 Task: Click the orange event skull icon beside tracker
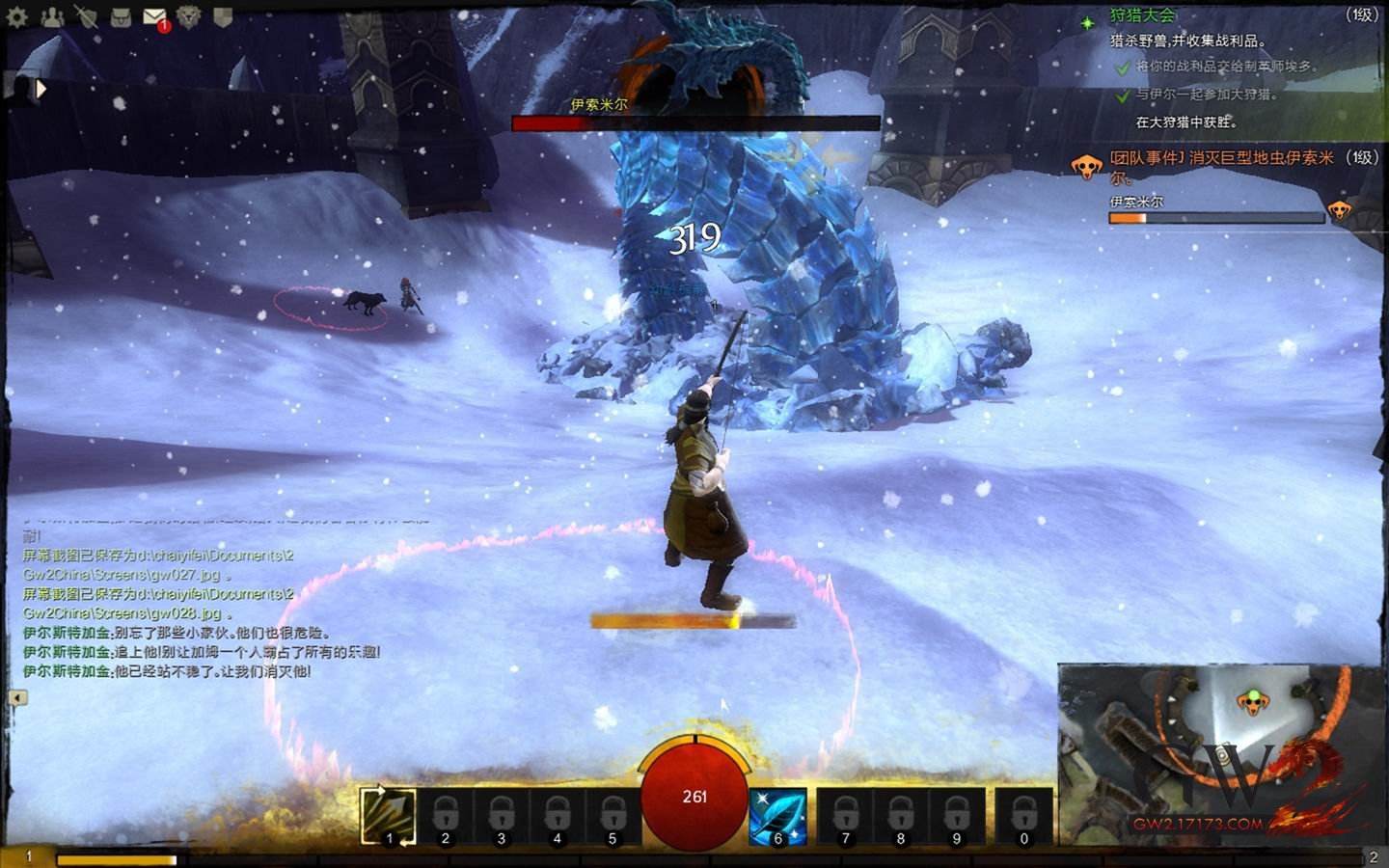1087,166
